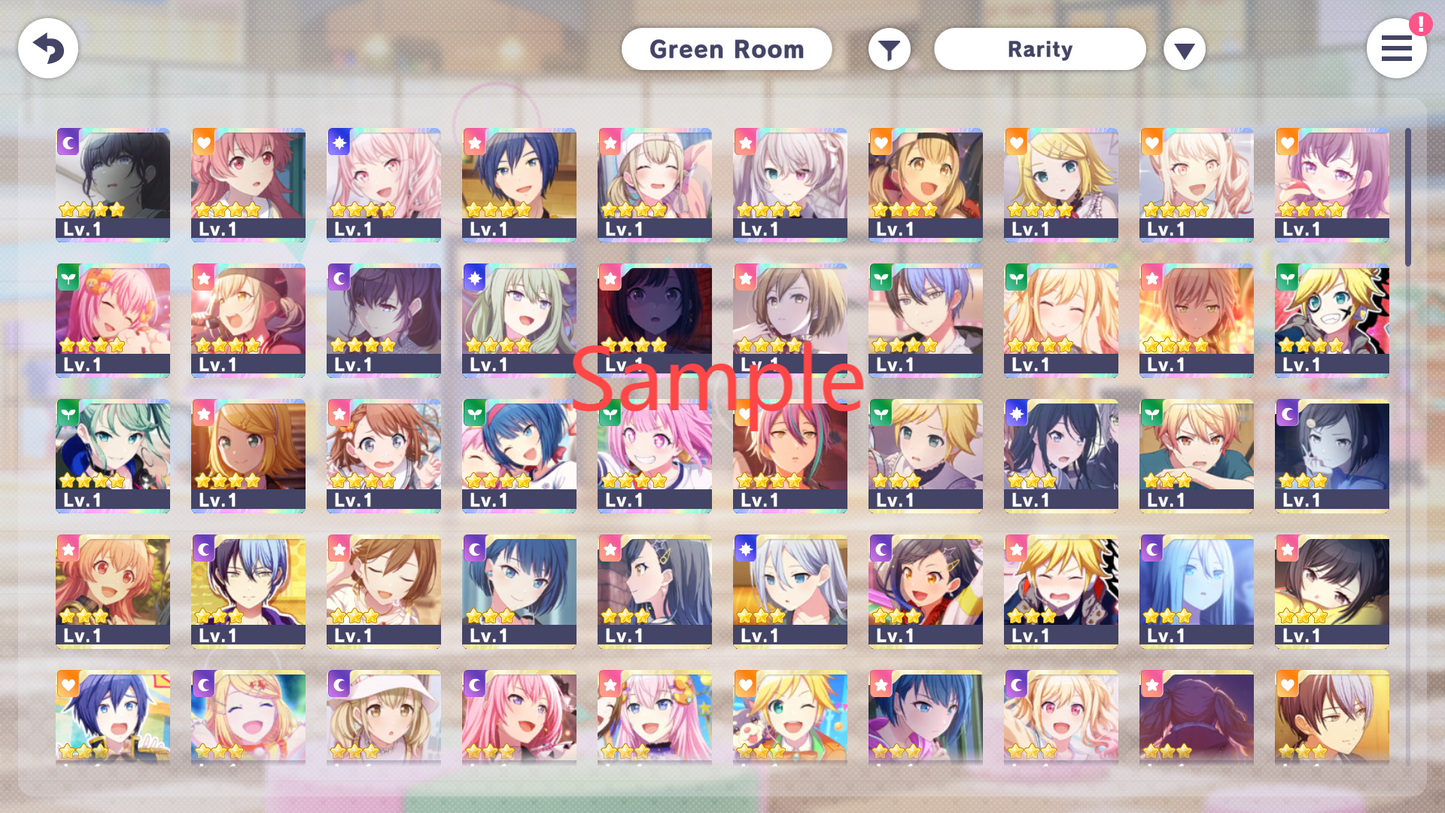The height and width of the screenshot is (813, 1445).
Task: Select the blue-haired KAITO thumbnail in the top row
Action: point(519,185)
